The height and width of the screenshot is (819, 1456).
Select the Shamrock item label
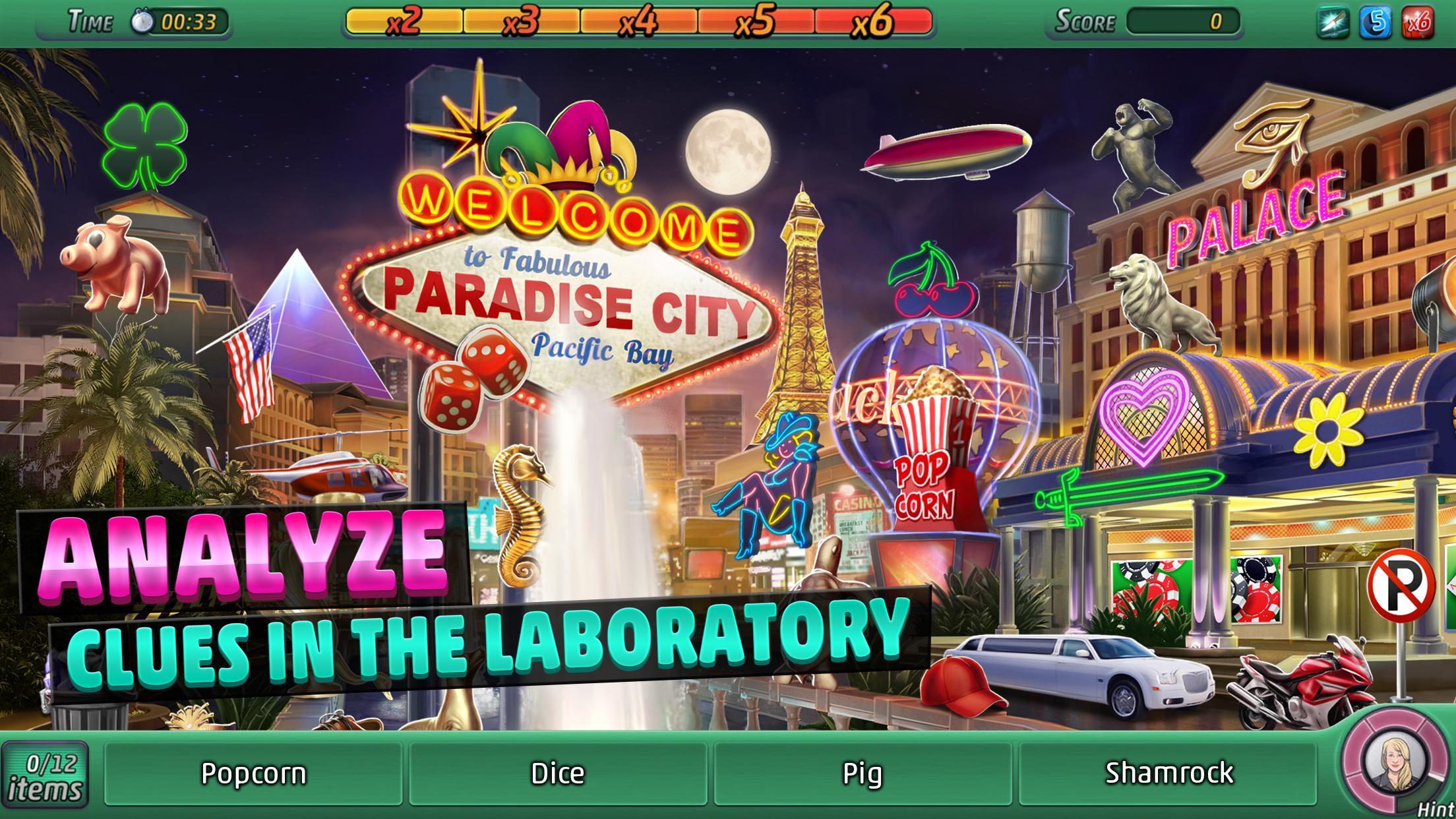1170,772
